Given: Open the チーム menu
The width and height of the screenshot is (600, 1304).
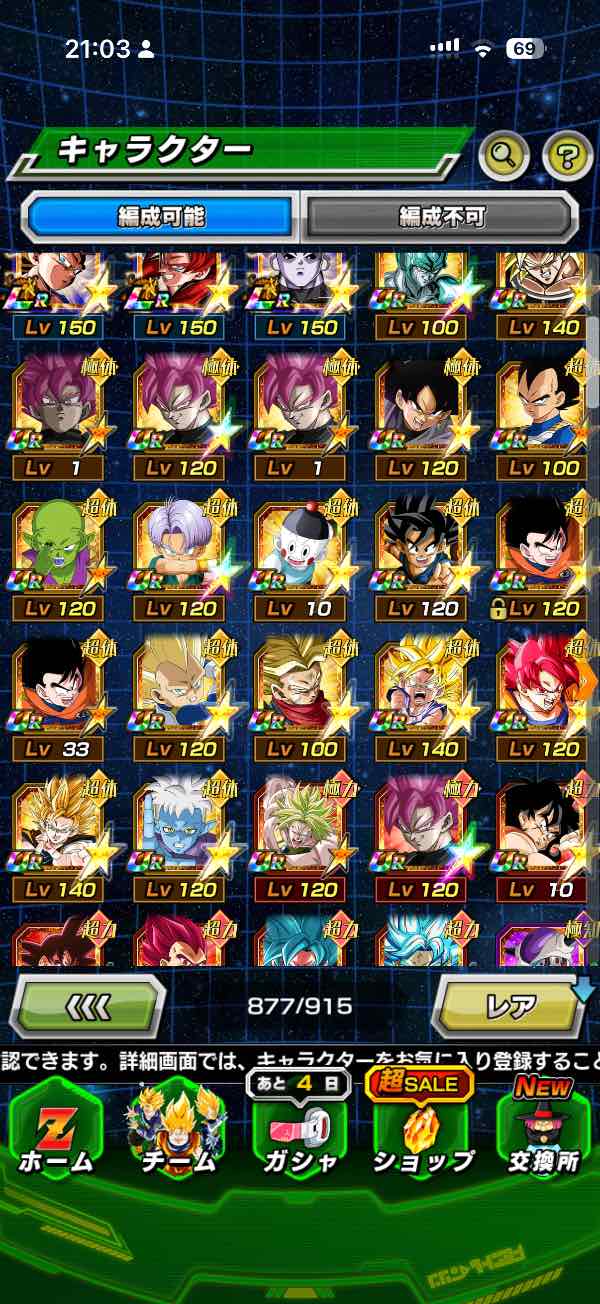Looking at the screenshot, I should click(180, 1130).
